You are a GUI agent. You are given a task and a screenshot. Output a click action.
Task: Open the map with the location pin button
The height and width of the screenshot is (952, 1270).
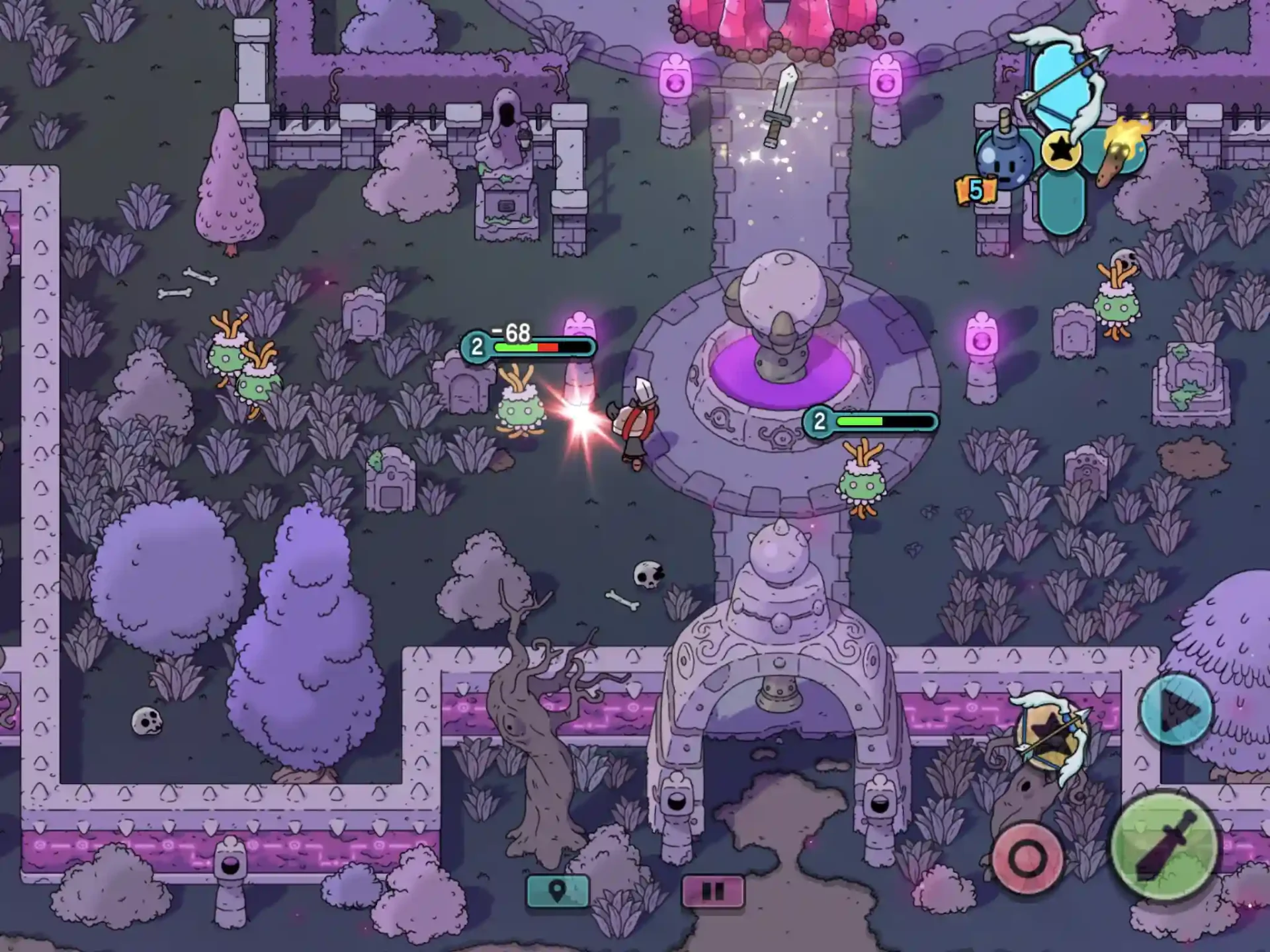click(x=557, y=891)
